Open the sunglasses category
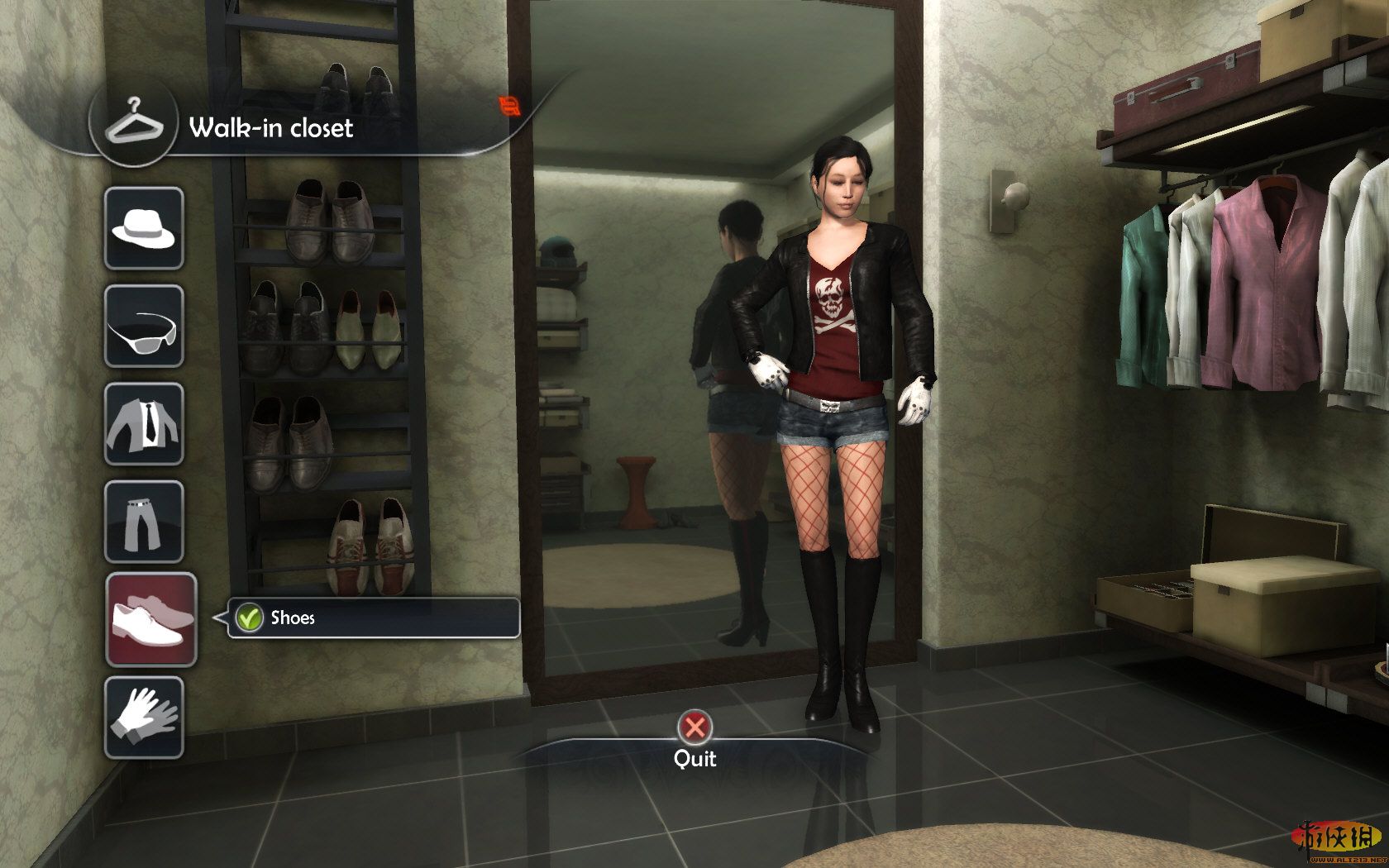This screenshot has height=868, width=1389. pos(144,326)
